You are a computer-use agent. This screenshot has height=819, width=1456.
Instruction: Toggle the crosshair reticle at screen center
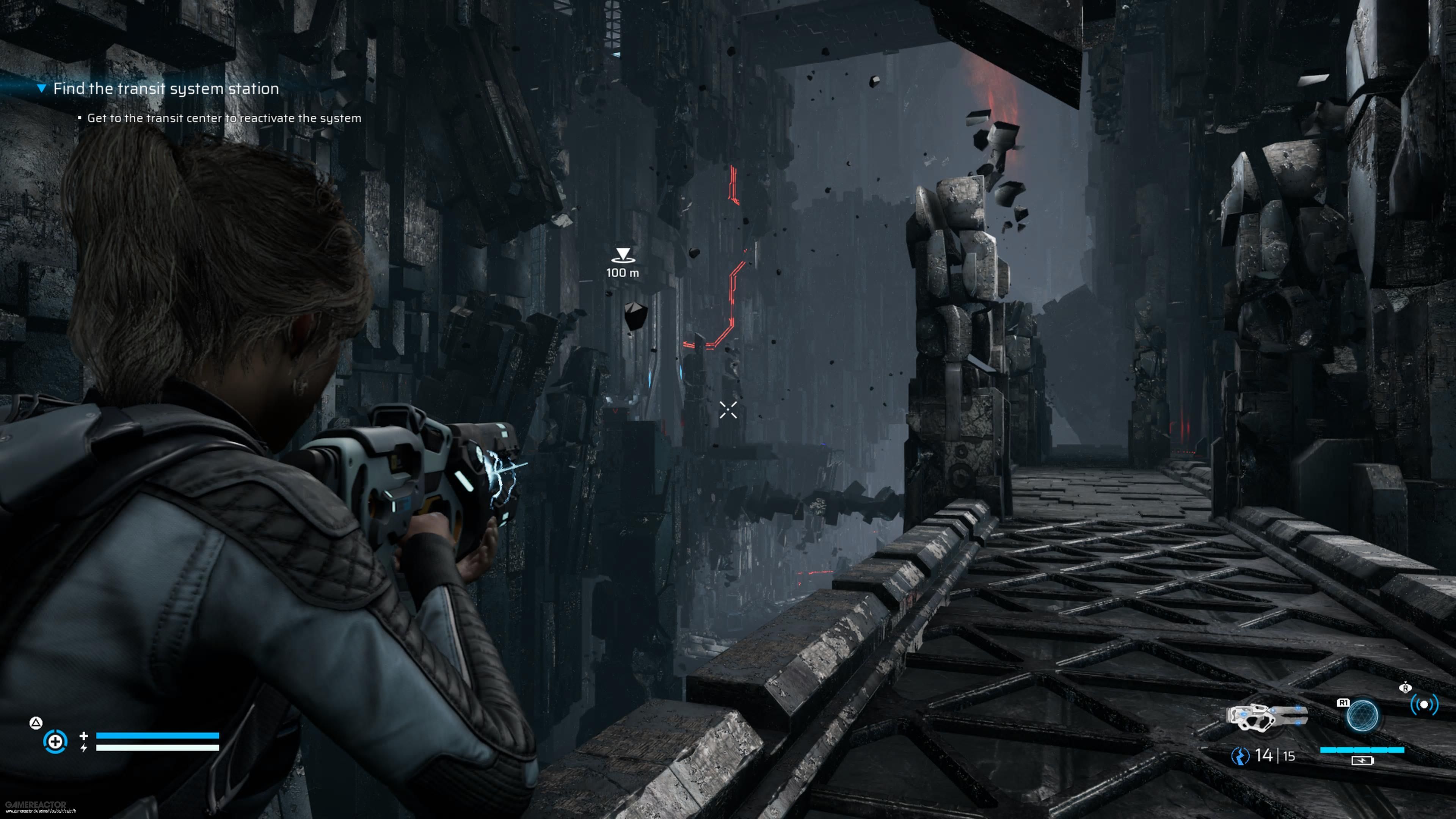(x=728, y=411)
